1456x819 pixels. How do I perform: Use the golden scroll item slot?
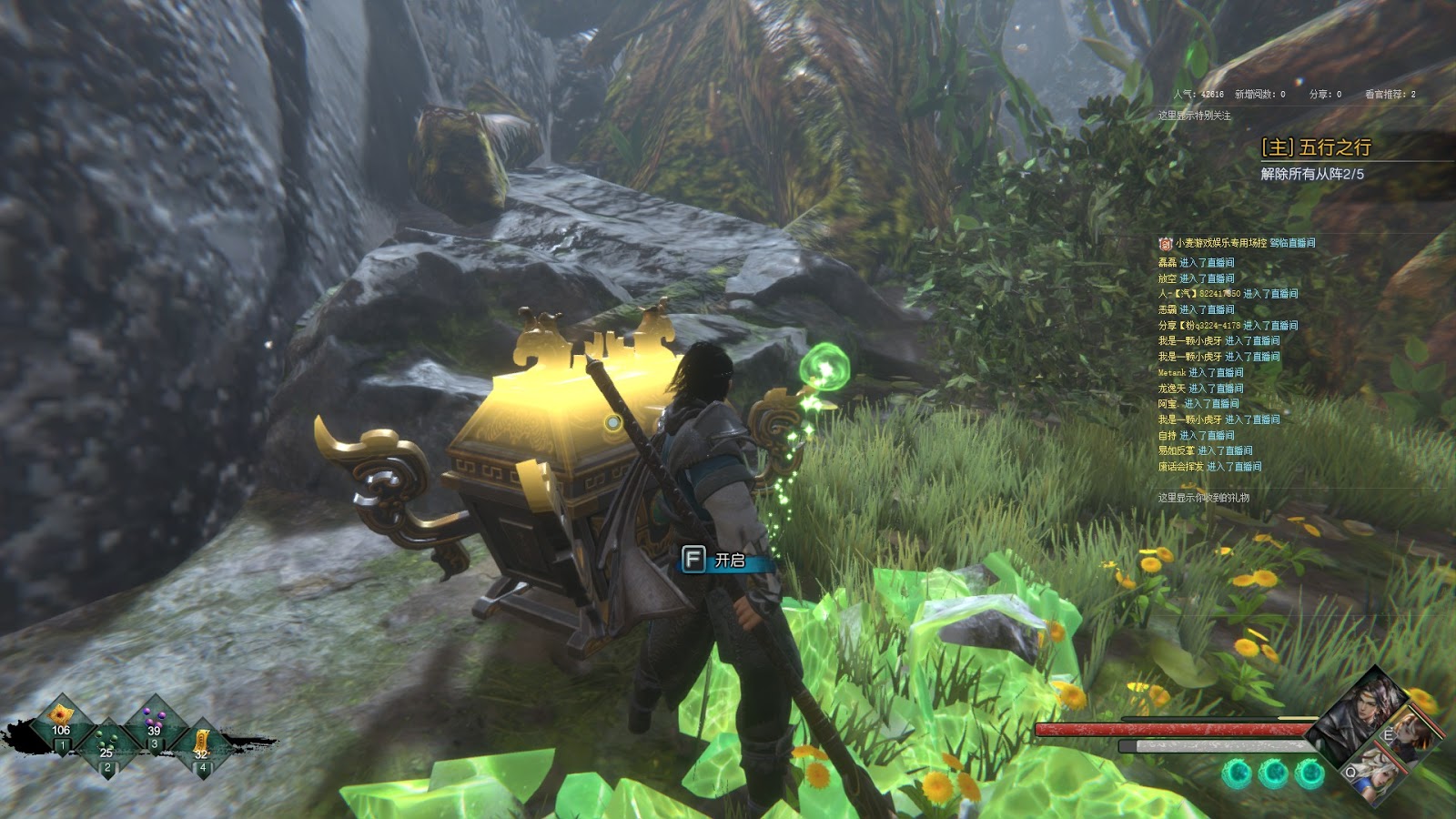tap(201, 744)
